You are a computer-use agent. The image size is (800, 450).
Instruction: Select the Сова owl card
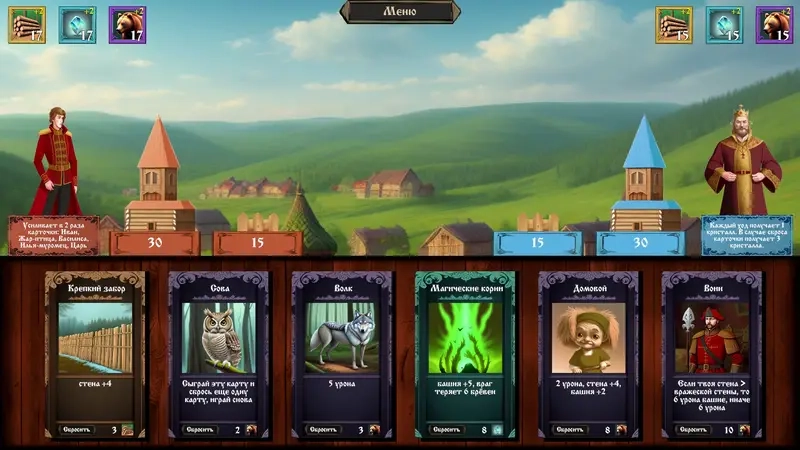pyautogui.click(x=218, y=340)
